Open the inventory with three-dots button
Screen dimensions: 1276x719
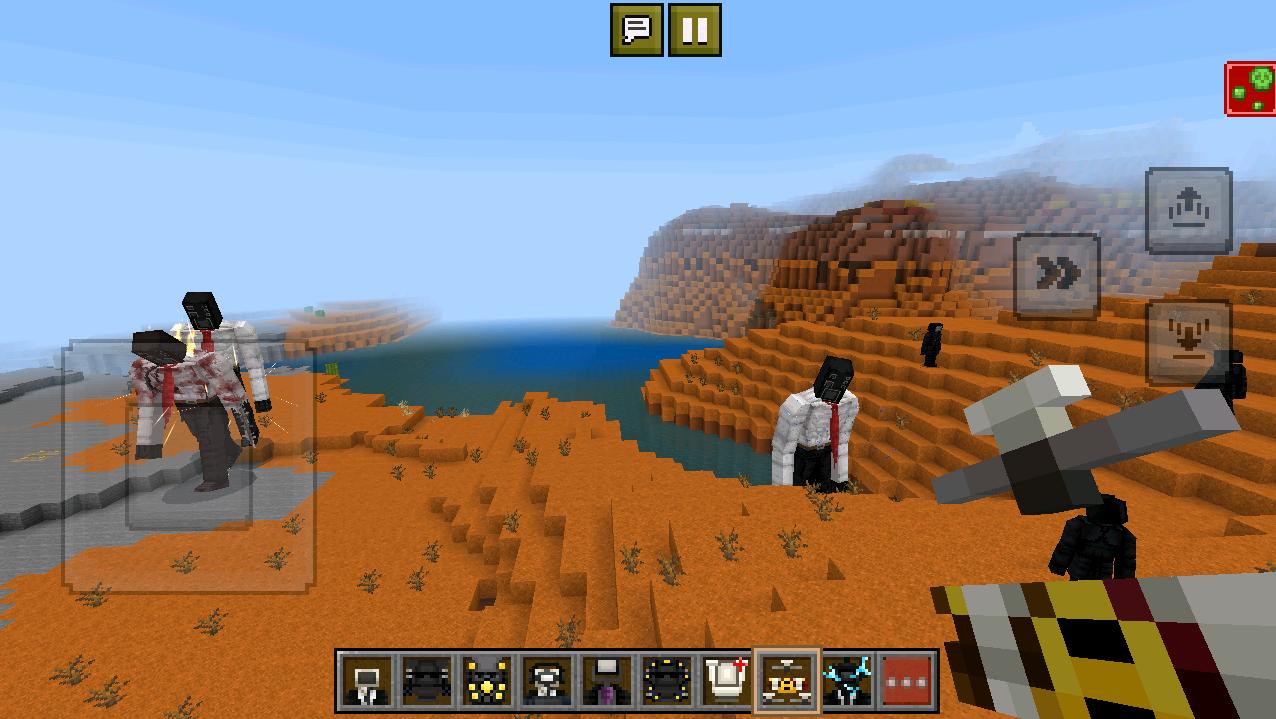pos(907,681)
